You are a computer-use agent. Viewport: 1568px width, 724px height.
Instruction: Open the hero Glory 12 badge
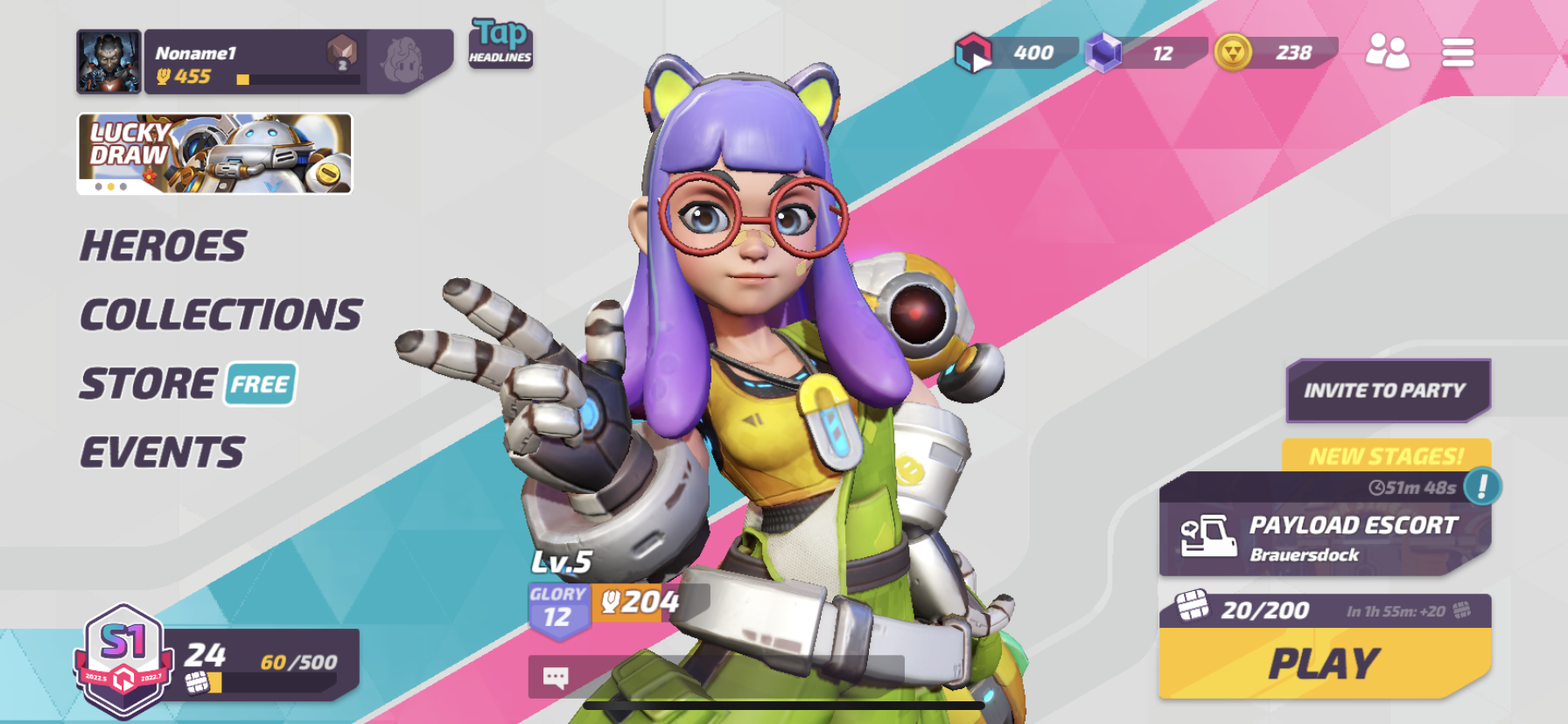pos(557,609)
